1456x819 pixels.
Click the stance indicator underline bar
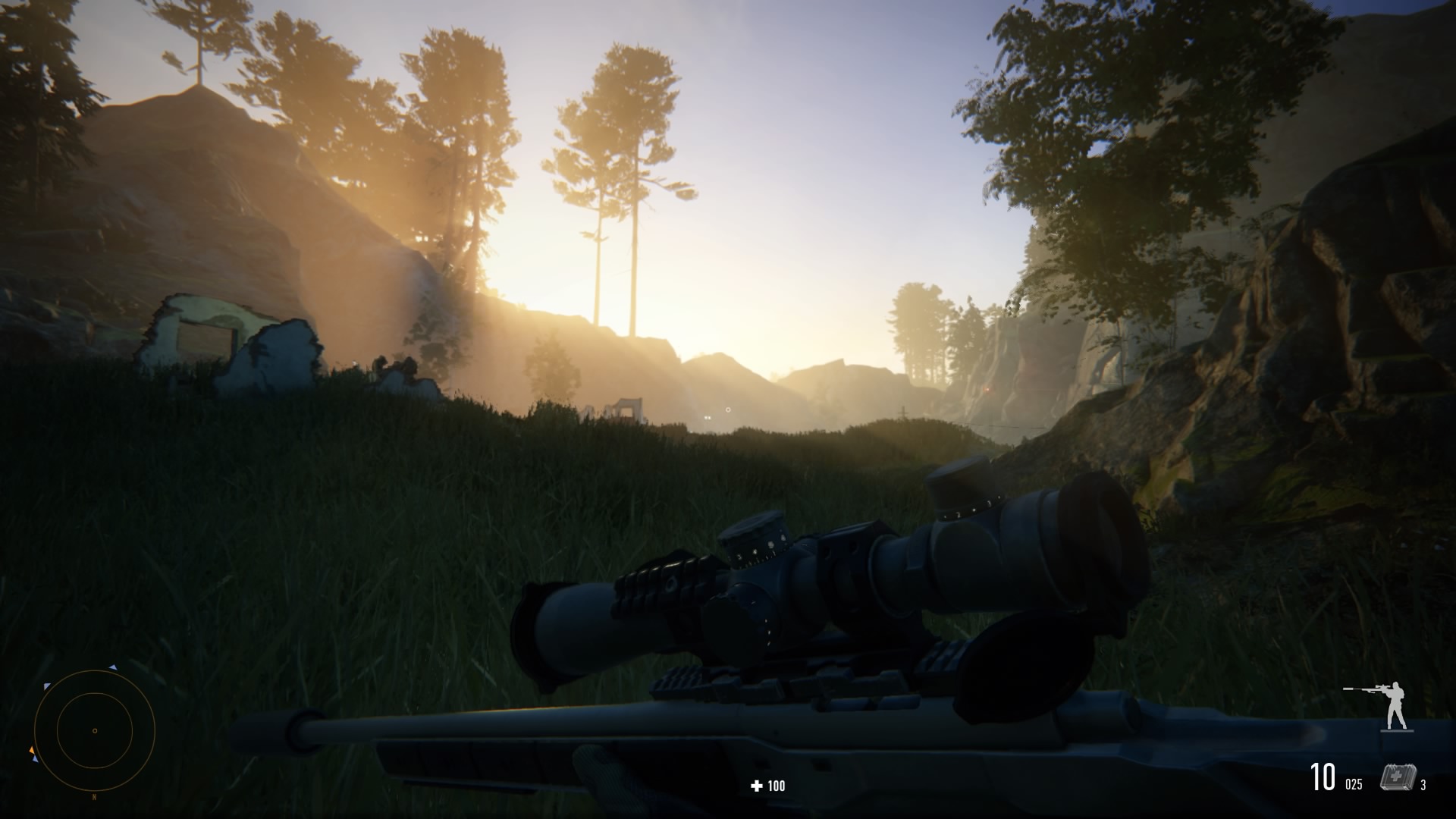point(1397,730)
